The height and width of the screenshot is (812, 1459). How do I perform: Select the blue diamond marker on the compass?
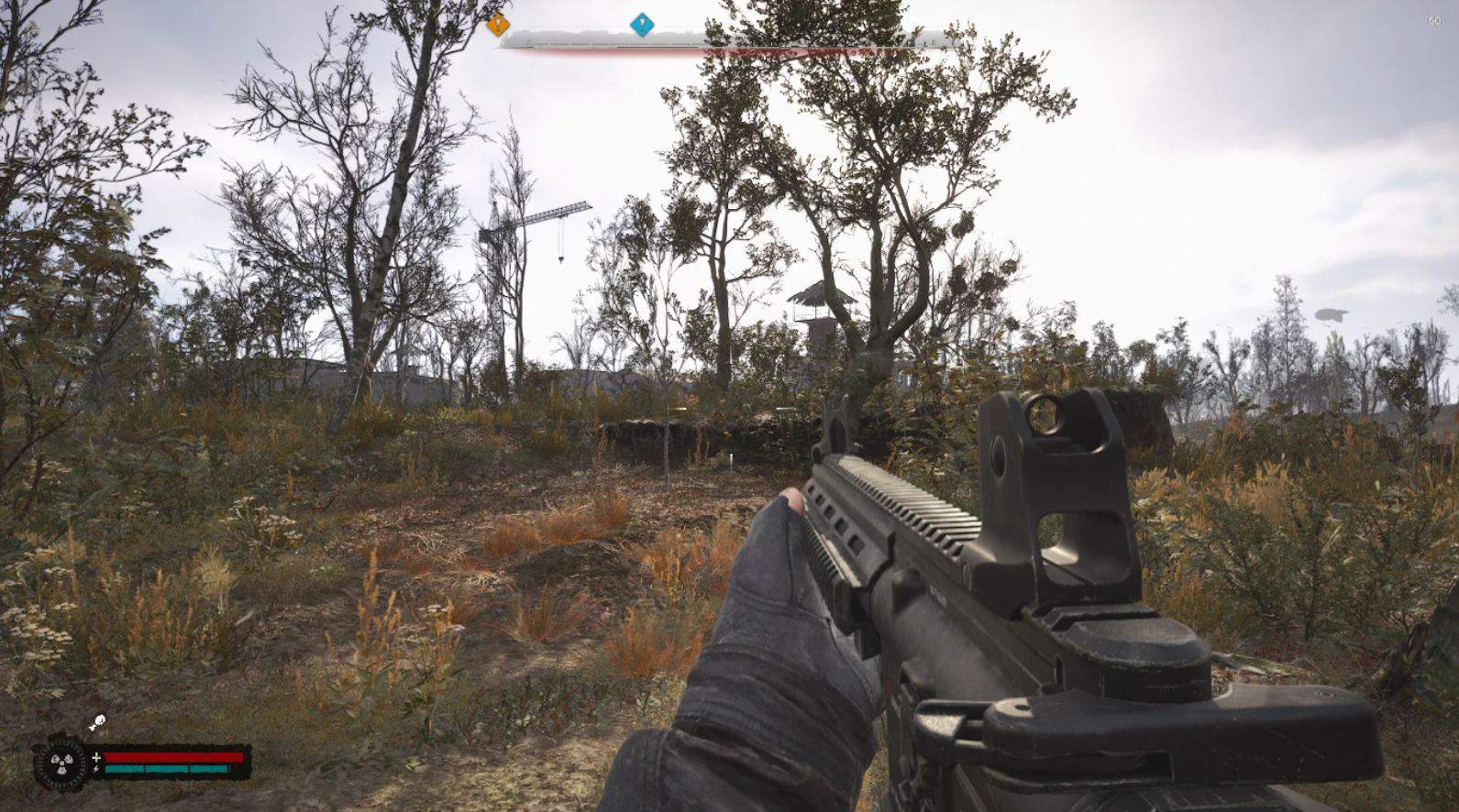point(642,25)
